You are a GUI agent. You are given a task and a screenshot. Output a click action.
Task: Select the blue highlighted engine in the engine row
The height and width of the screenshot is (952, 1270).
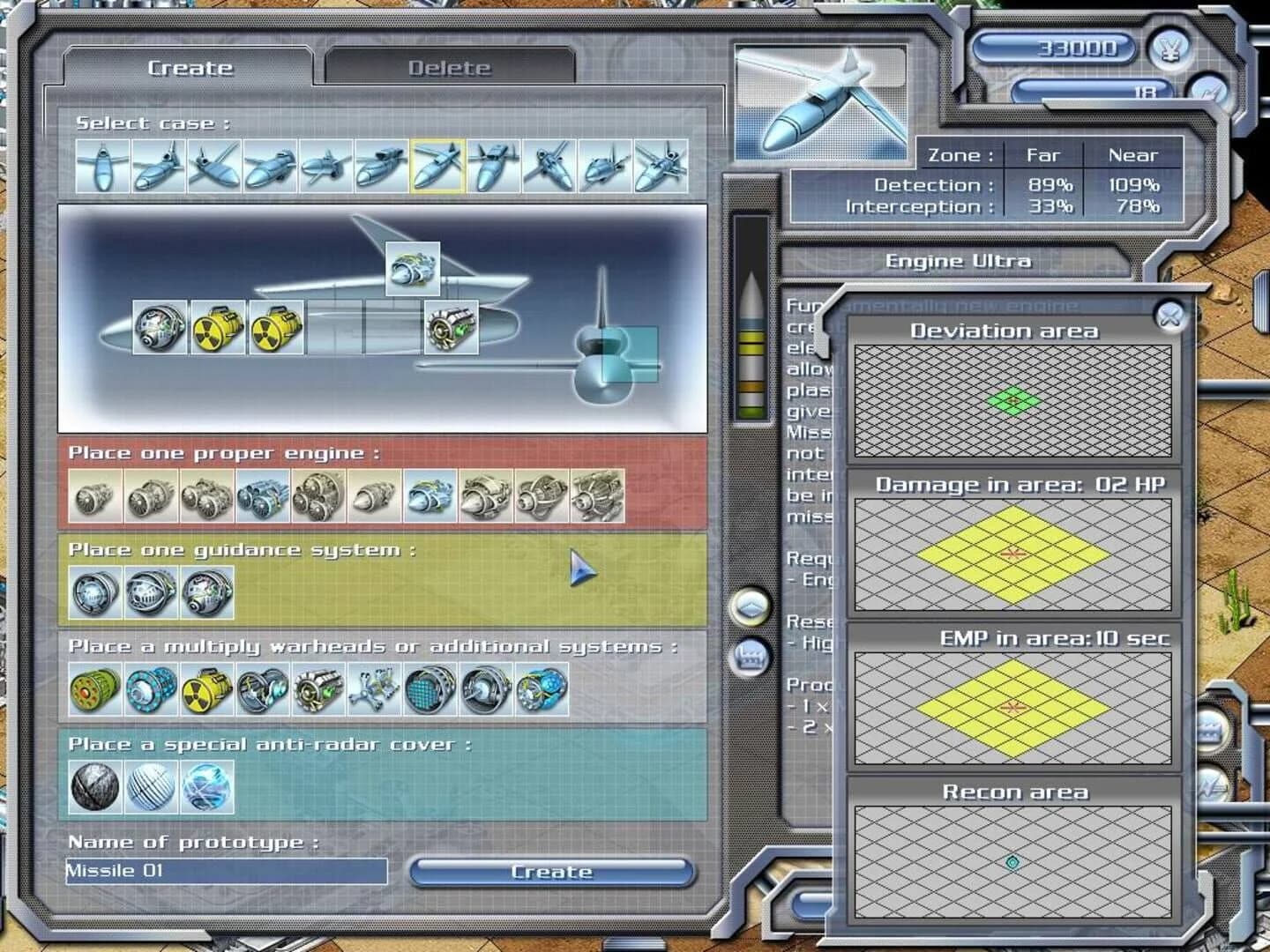[x=428, y=497]
